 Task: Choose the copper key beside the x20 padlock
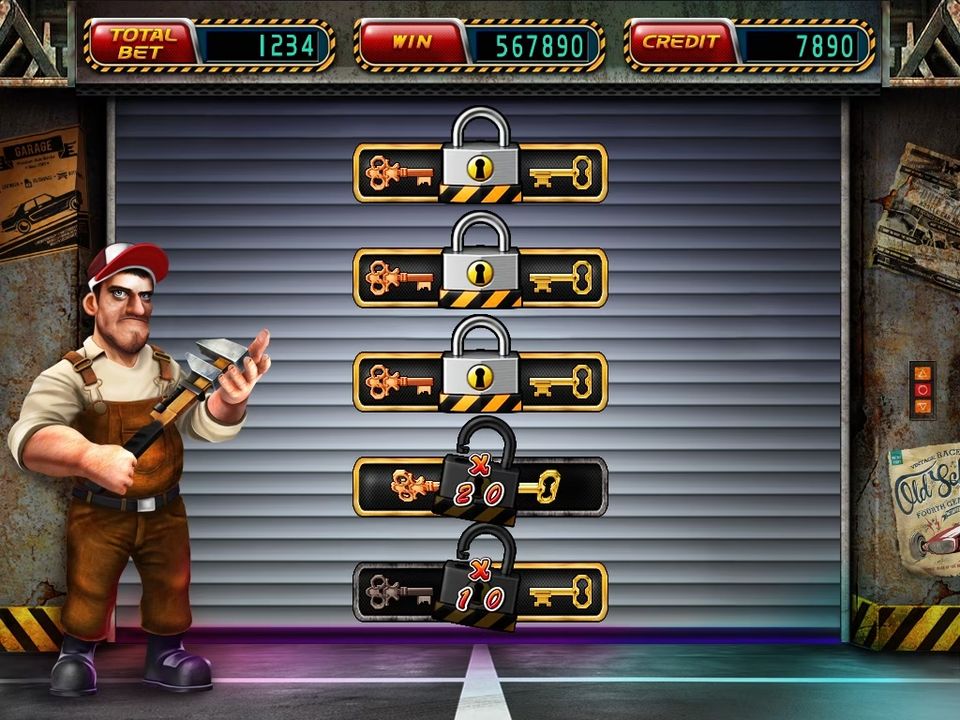pyautogui.click(x=410, y=487)
